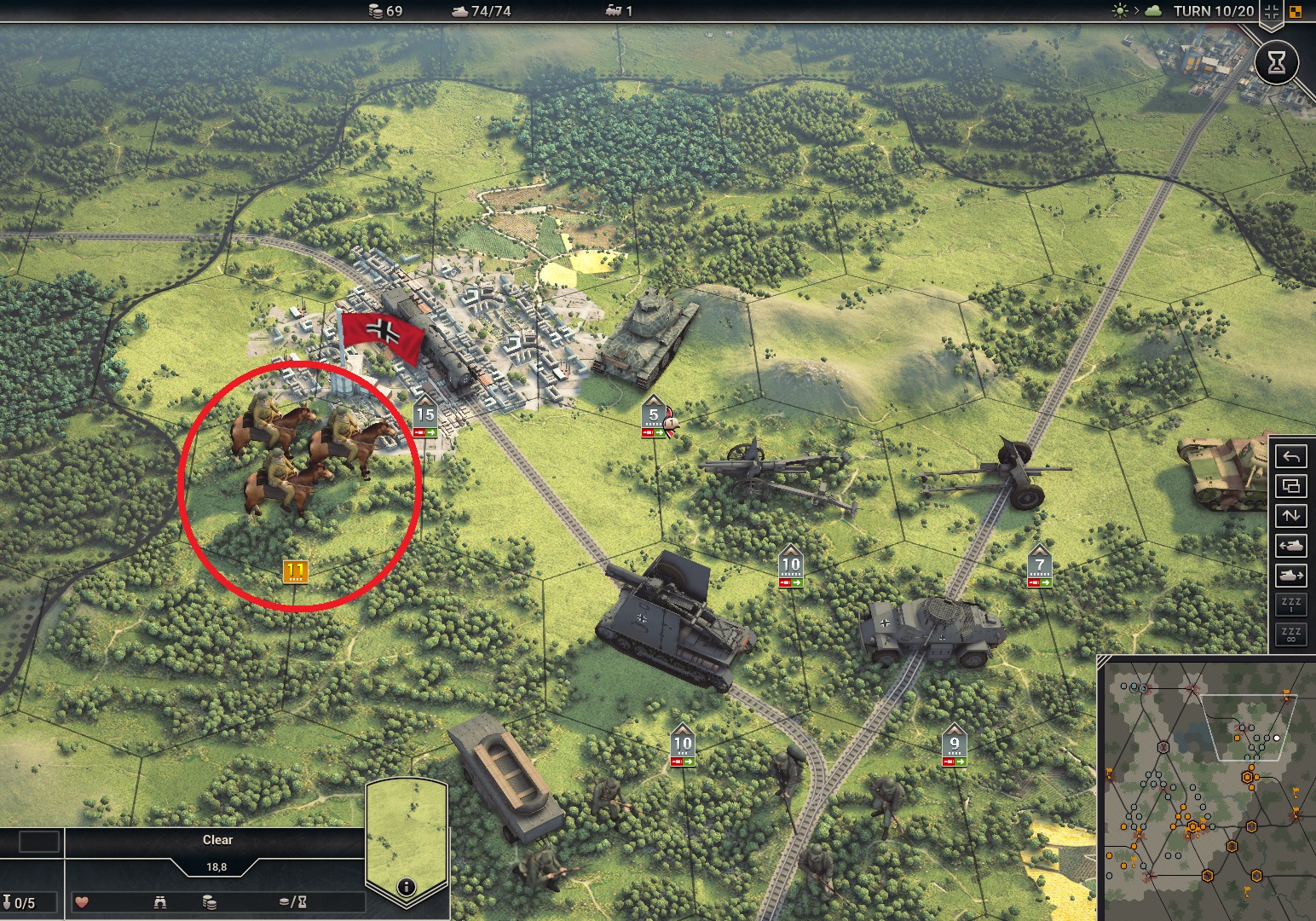Click the sleep one turn ZZZ button

(x=1290, y=605)
